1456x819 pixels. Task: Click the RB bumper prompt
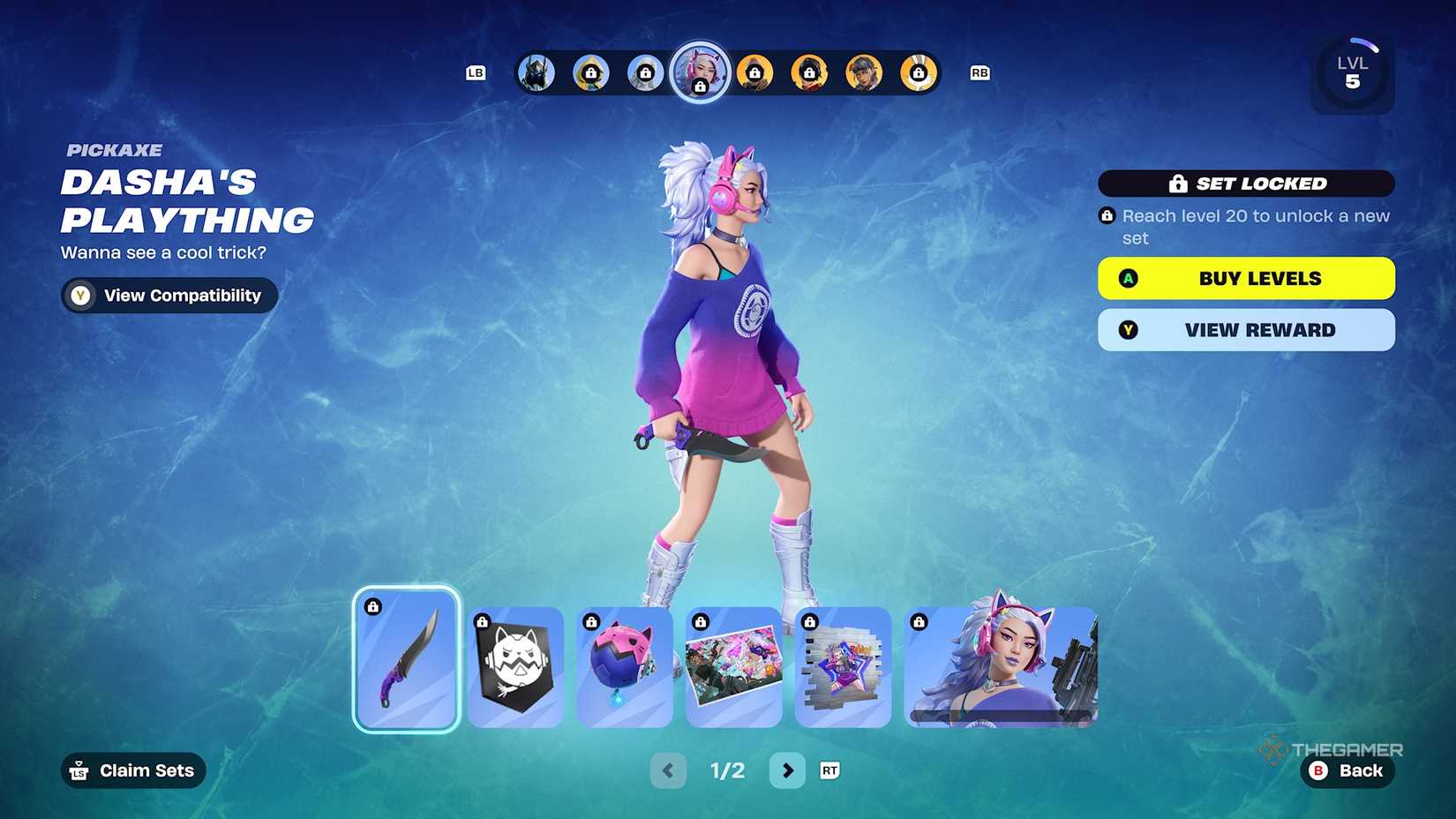[979, 72]
